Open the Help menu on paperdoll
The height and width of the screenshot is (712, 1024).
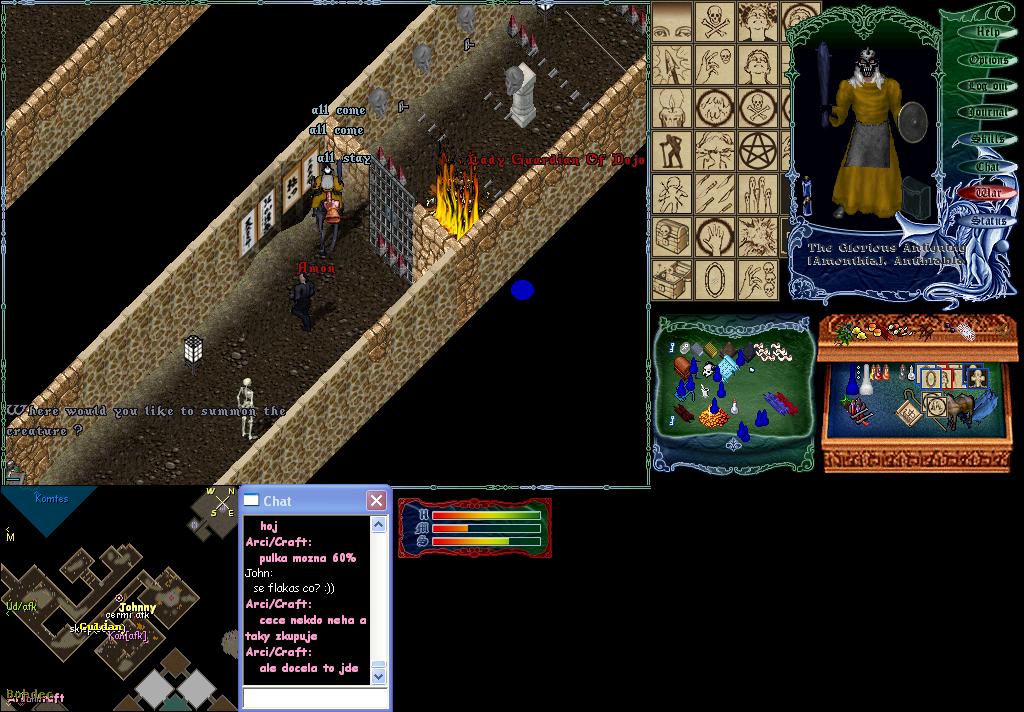click(x=987, y=32)
